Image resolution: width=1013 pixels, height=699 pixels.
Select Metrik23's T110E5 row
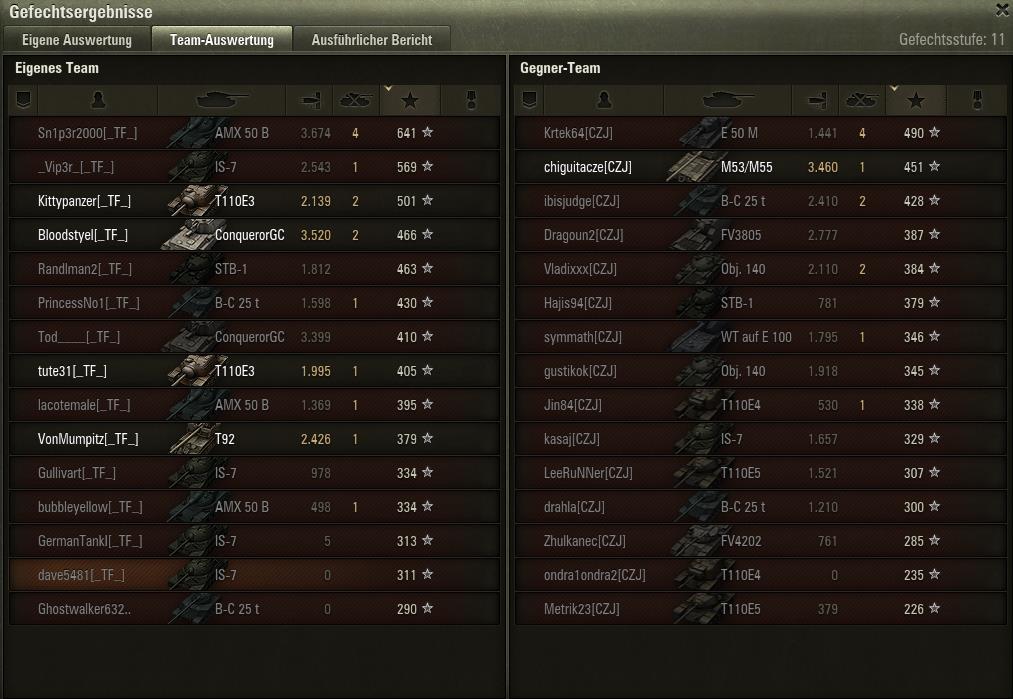coord(760,609)
